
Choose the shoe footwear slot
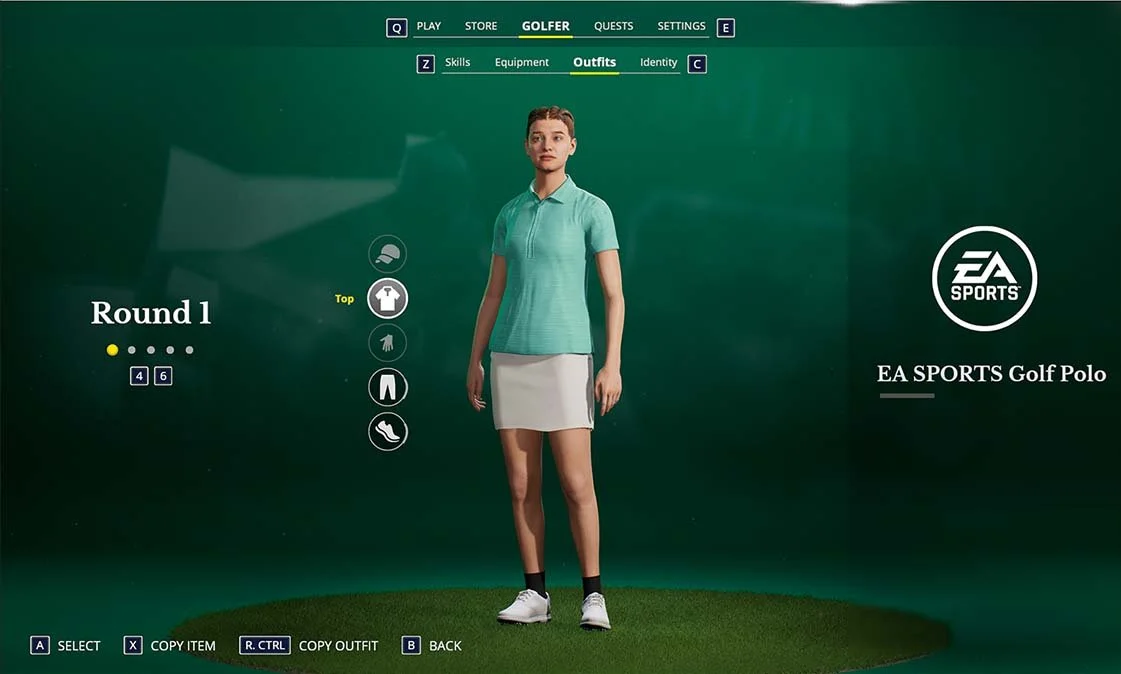coord(388,431)
